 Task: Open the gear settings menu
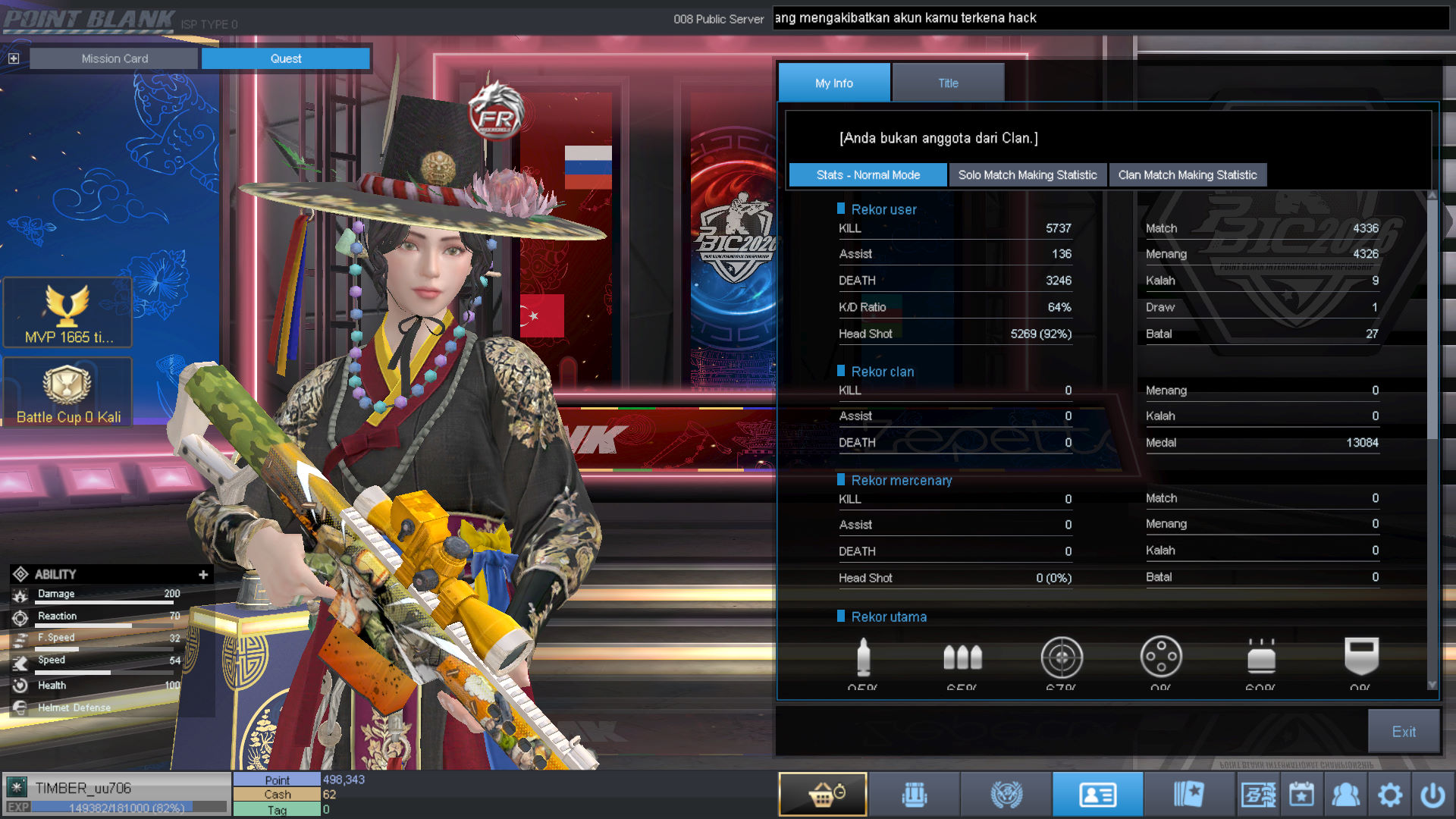point(1389,795)
